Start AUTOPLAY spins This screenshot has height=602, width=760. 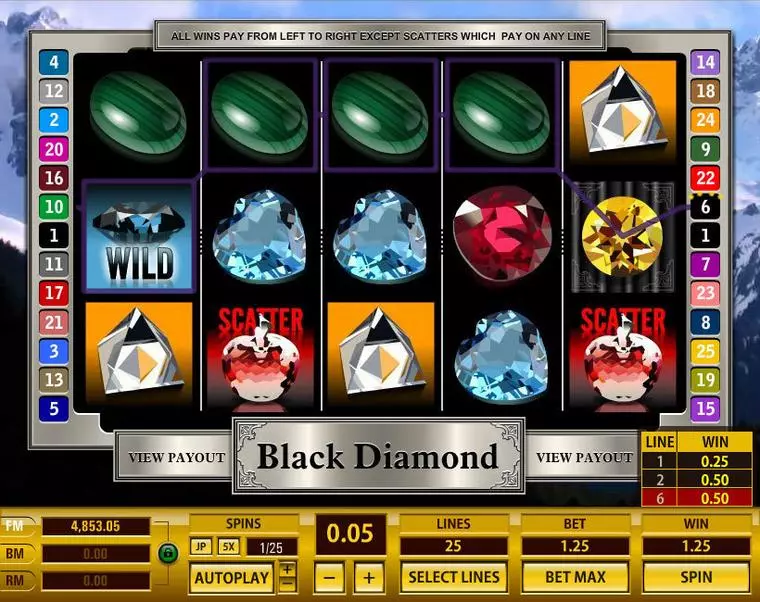coord(231,577)
